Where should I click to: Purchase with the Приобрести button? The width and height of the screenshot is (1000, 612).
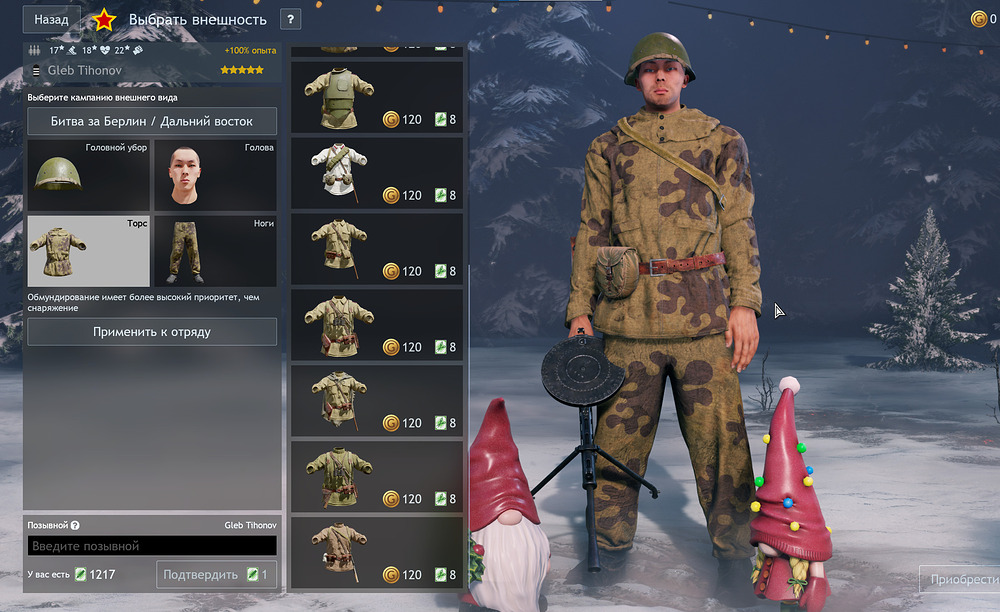coord(962,579)
